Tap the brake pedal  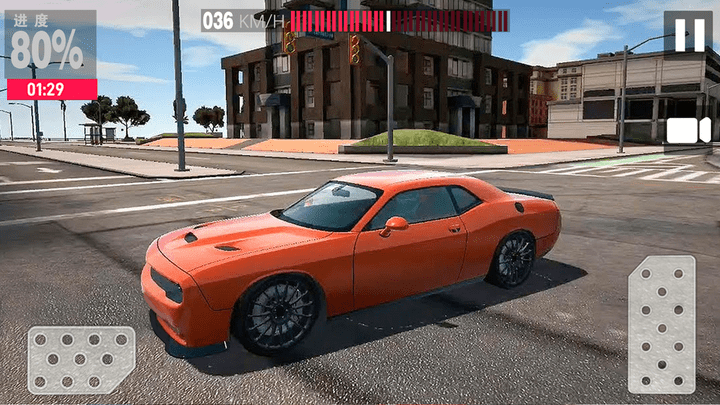click(x=81, y=359)
